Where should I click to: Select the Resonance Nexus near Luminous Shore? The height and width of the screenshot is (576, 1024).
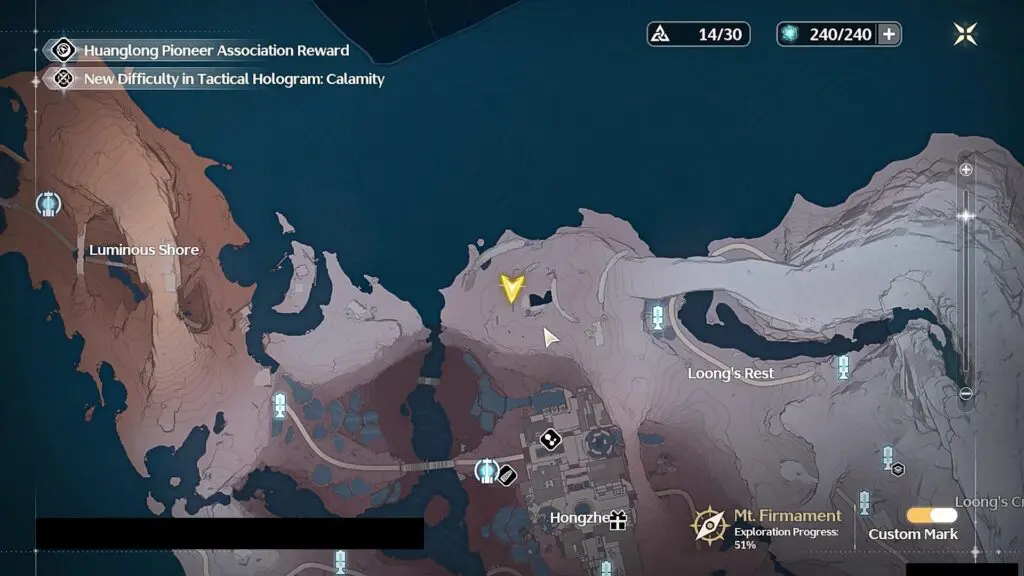[x=48, y=204]
